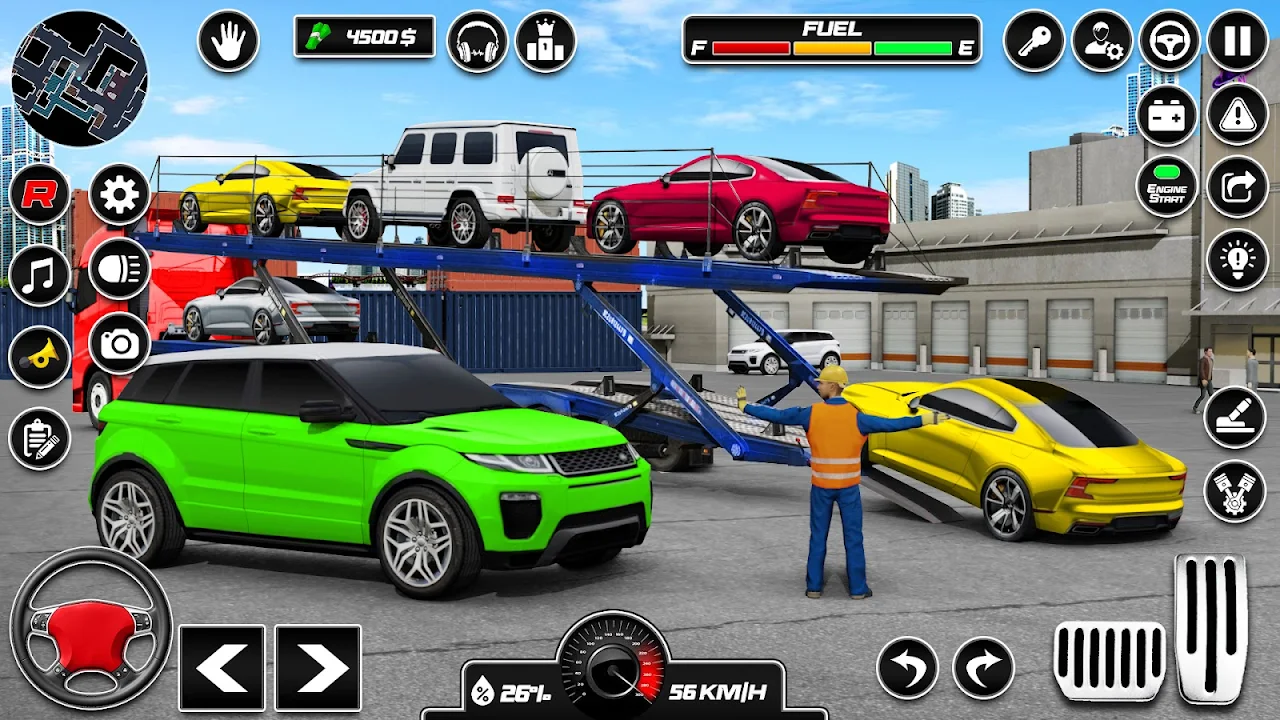Image resolution: width=1280 pixels, height=720 pixels.
Task: Open the clipboard task list
Action: tap(39, 438)
